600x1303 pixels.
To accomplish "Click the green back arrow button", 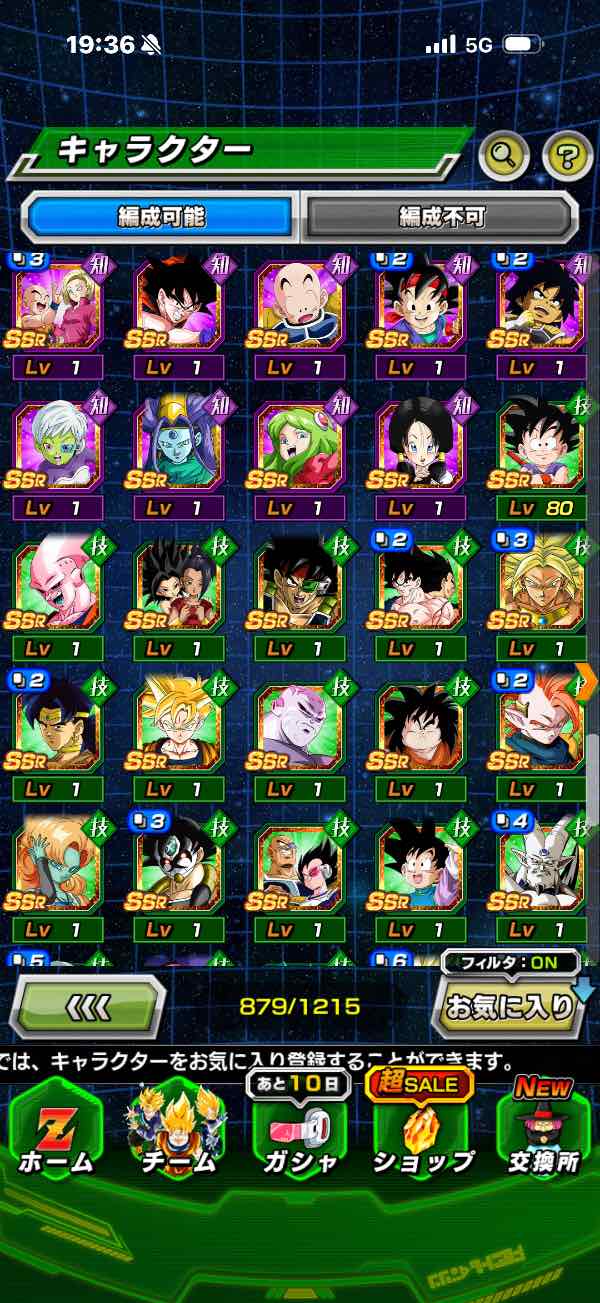I will click(x=87, y=1006).
